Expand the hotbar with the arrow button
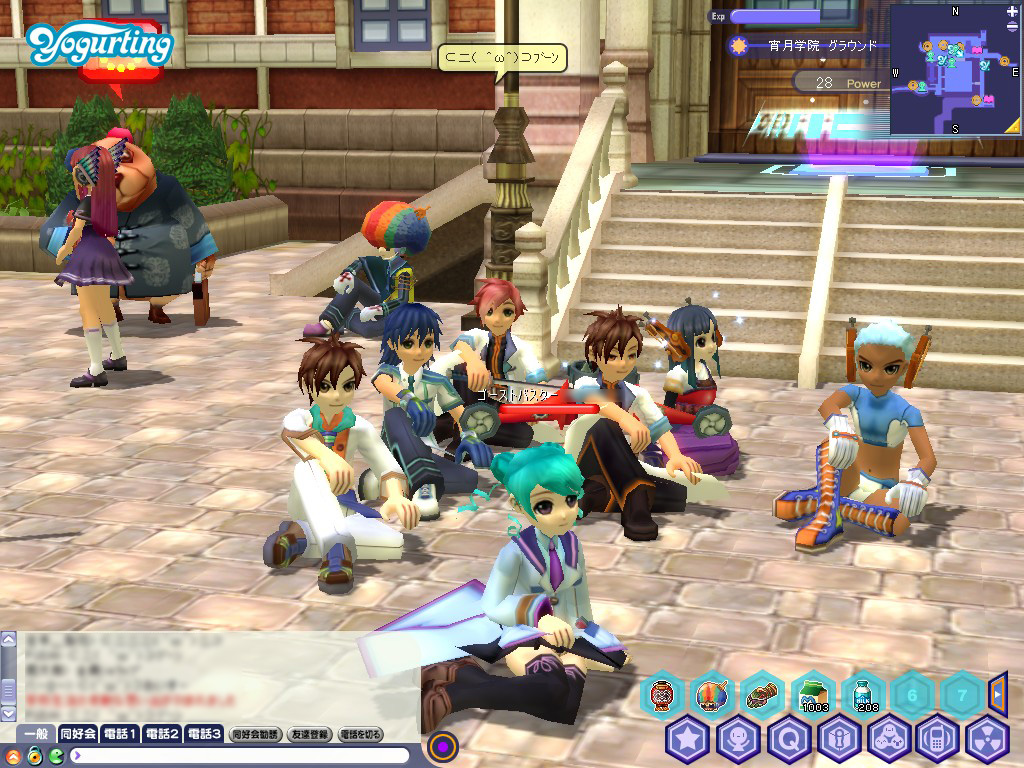The height and width of the screenshot is (768, 1024). [x=998, y=692]
